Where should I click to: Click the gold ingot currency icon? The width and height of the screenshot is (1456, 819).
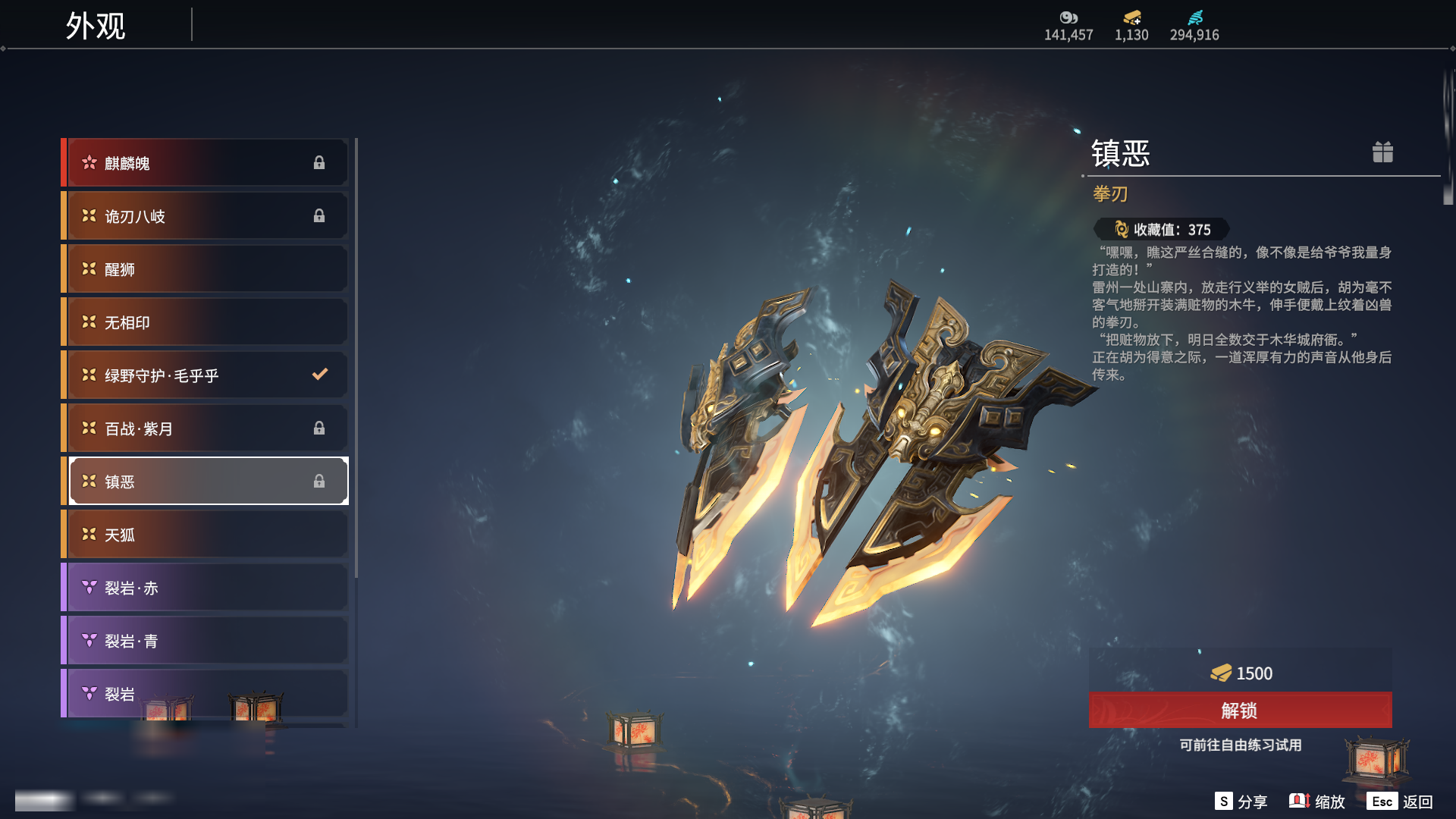tap(1132, 17)
